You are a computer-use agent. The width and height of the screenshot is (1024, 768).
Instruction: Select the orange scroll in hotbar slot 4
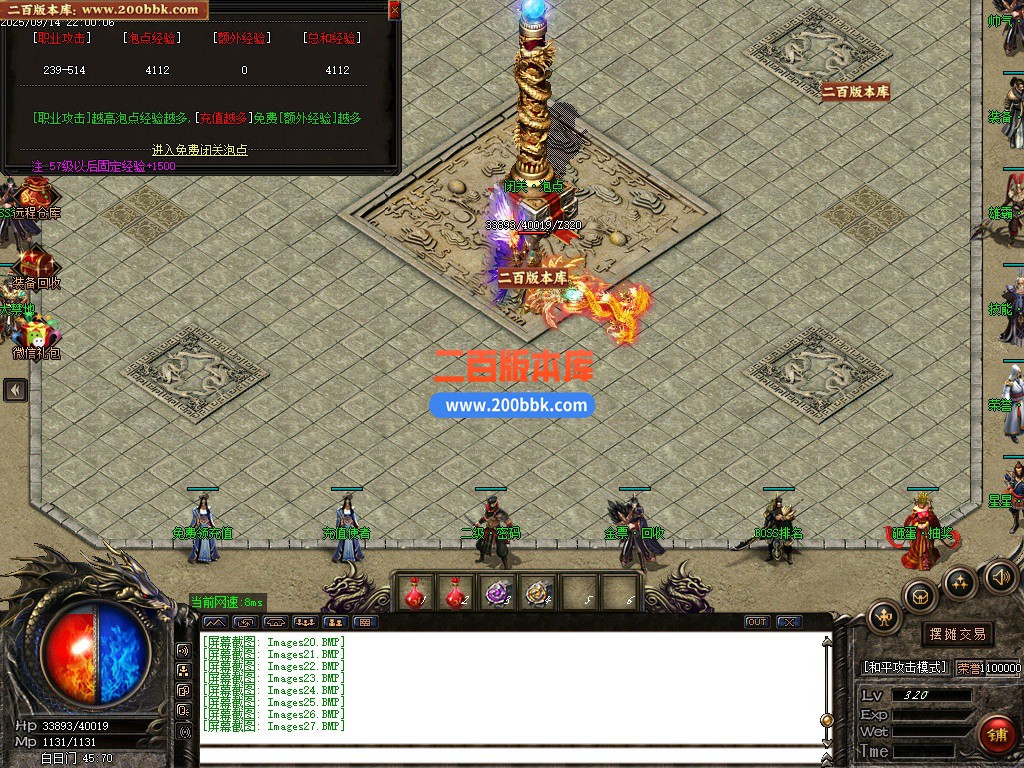coord(538,592)
